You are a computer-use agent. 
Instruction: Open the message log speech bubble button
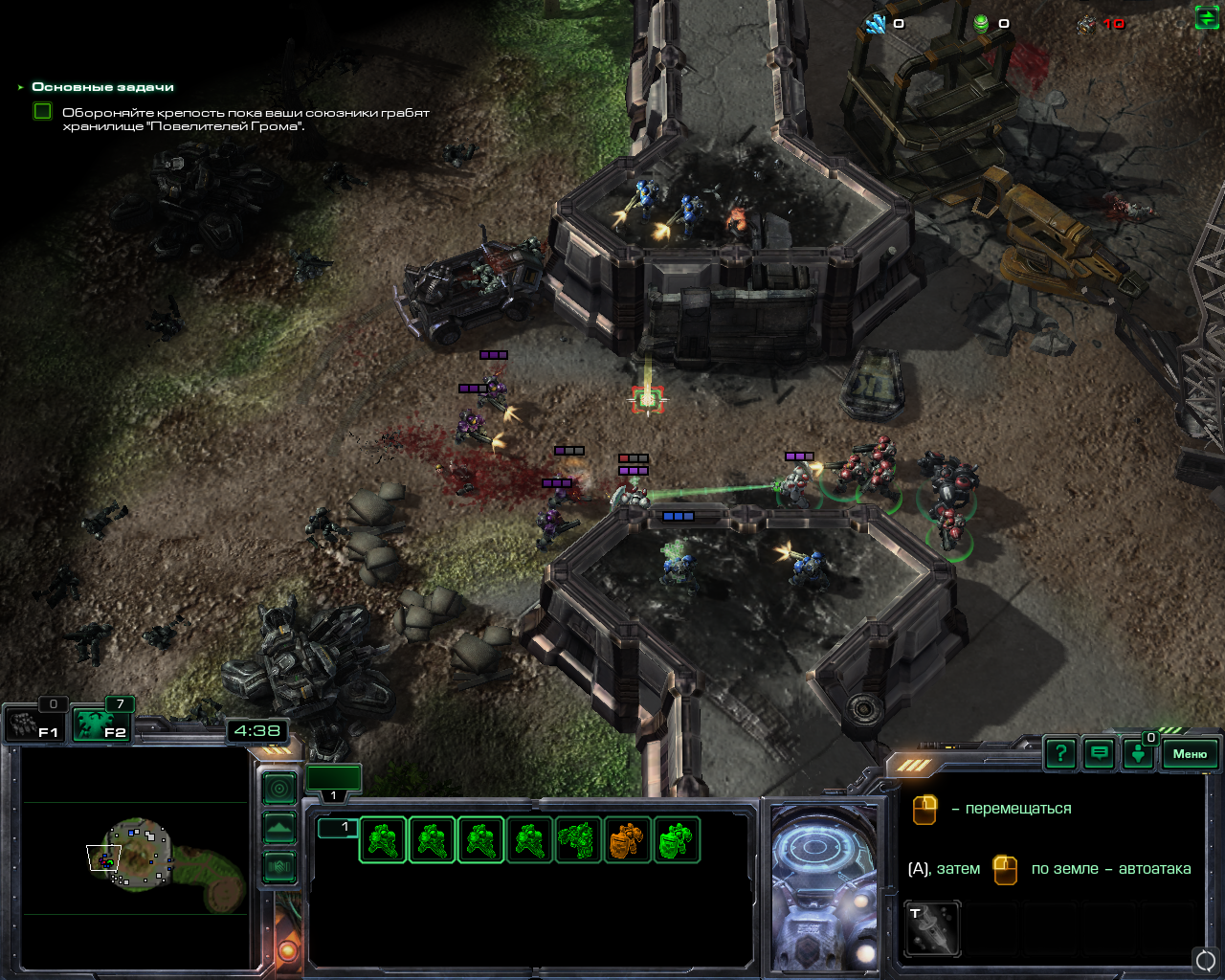[x=1100, y=754]
